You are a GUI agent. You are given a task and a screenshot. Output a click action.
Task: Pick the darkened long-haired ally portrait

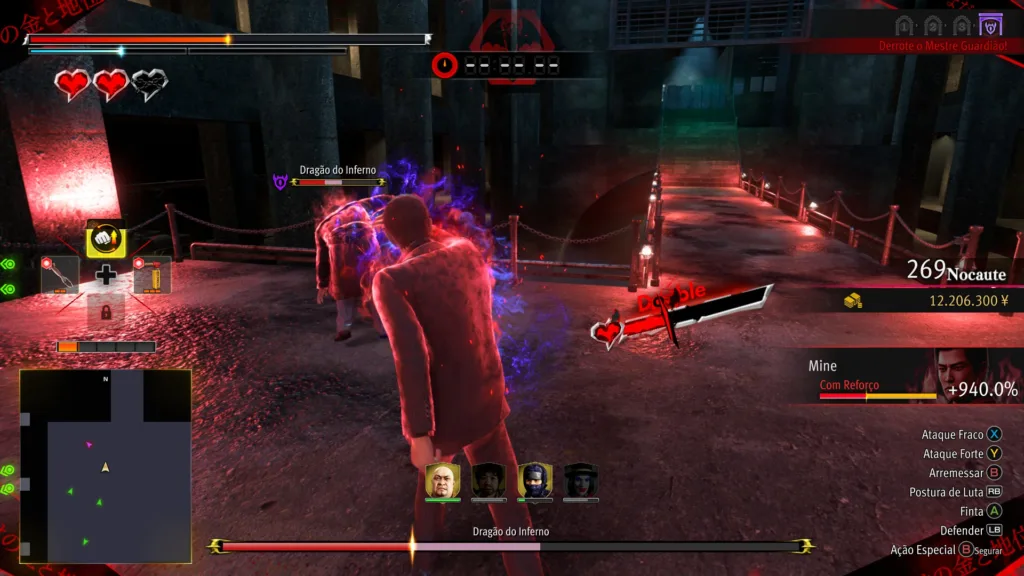tap(488, 481)
